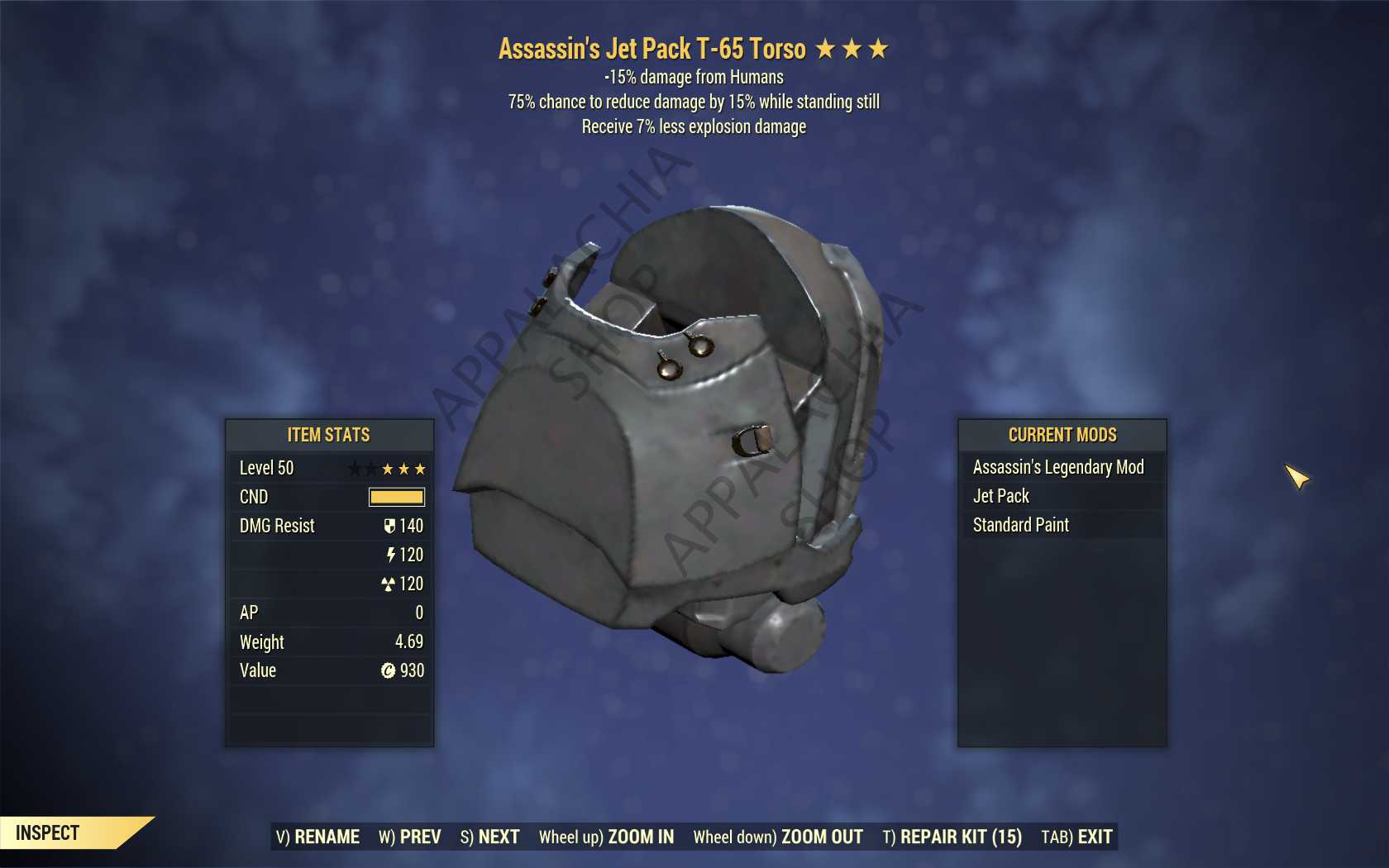The image size is (1389, 868).
Task: Click ZOOM OUT in the bottom bar
Action: [778, 837]
